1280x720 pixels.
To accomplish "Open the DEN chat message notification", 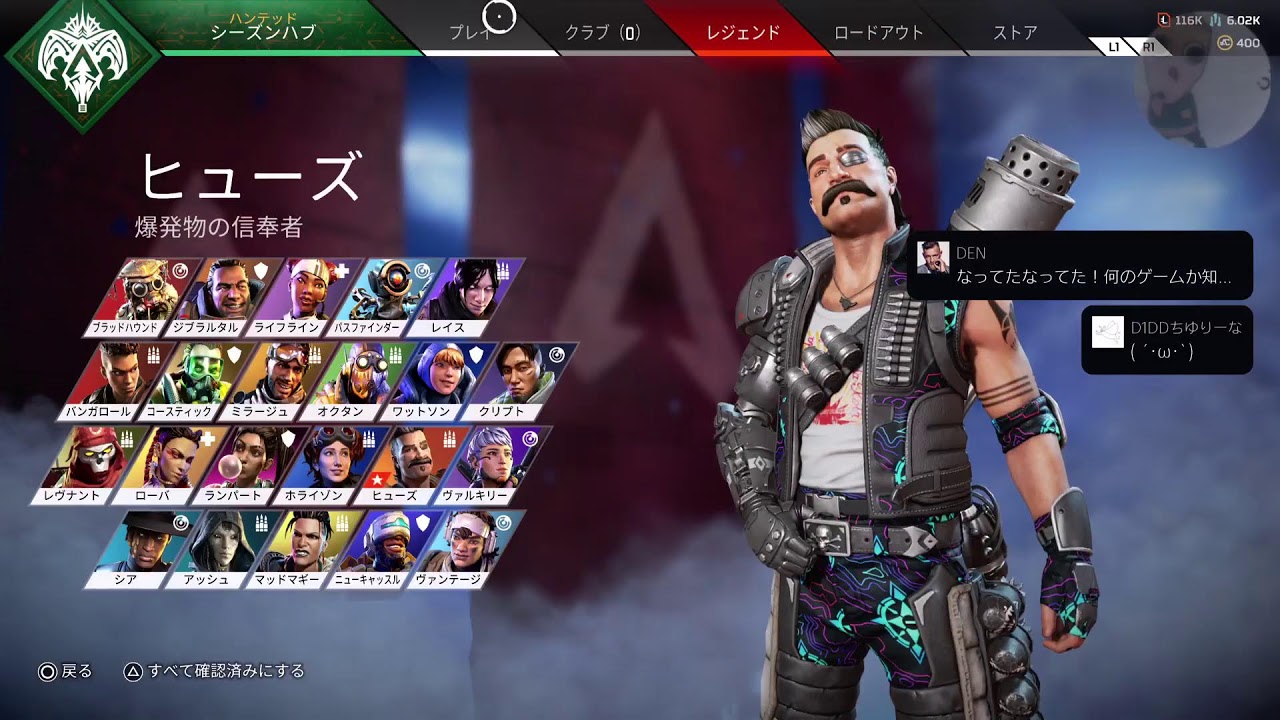I will click(x=1080, y=265).
